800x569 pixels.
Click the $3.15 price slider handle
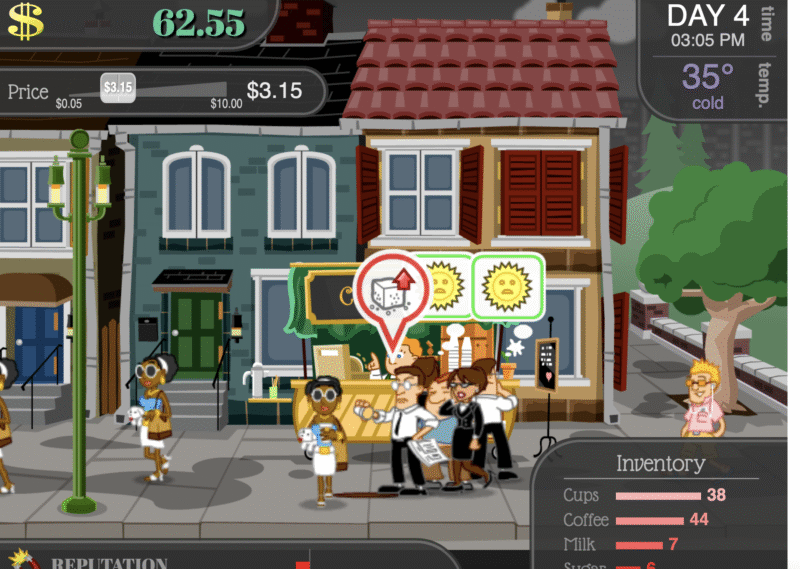117,87
